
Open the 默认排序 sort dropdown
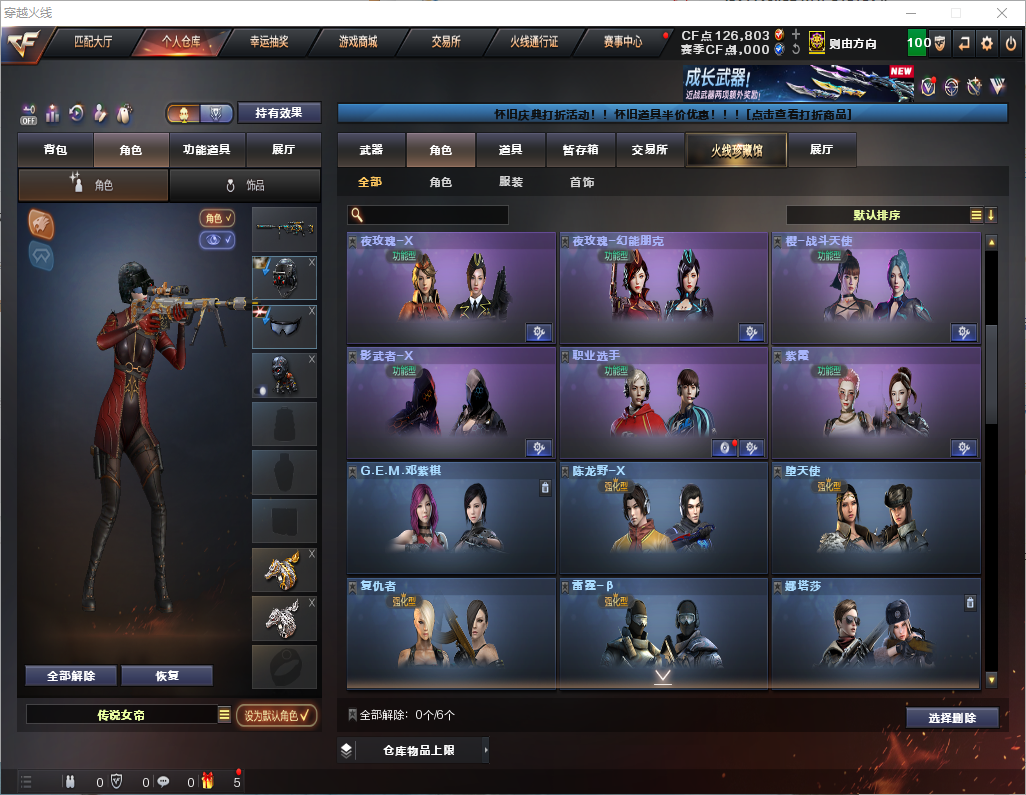coord(878,215)
